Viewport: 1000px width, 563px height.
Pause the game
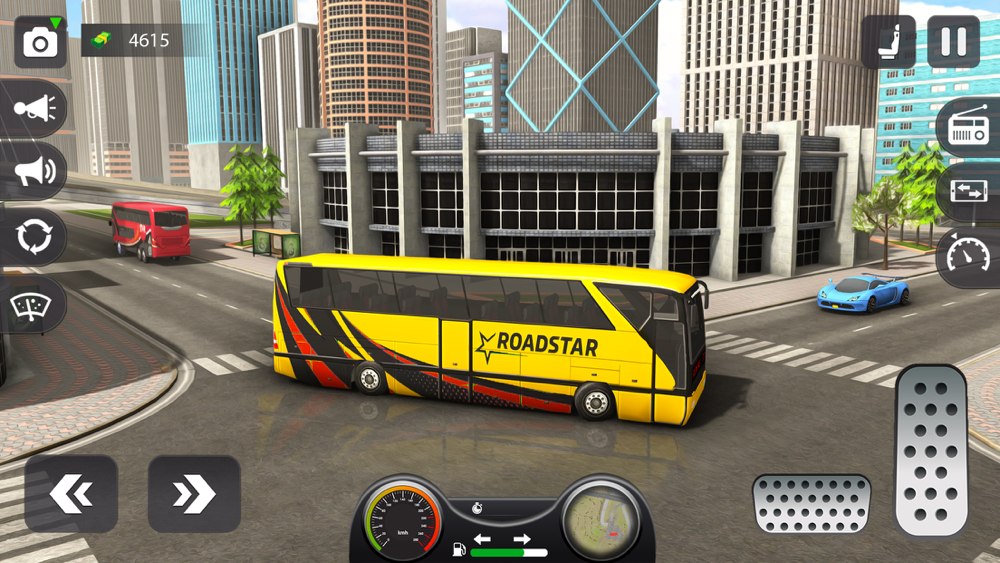coord(953,42)
